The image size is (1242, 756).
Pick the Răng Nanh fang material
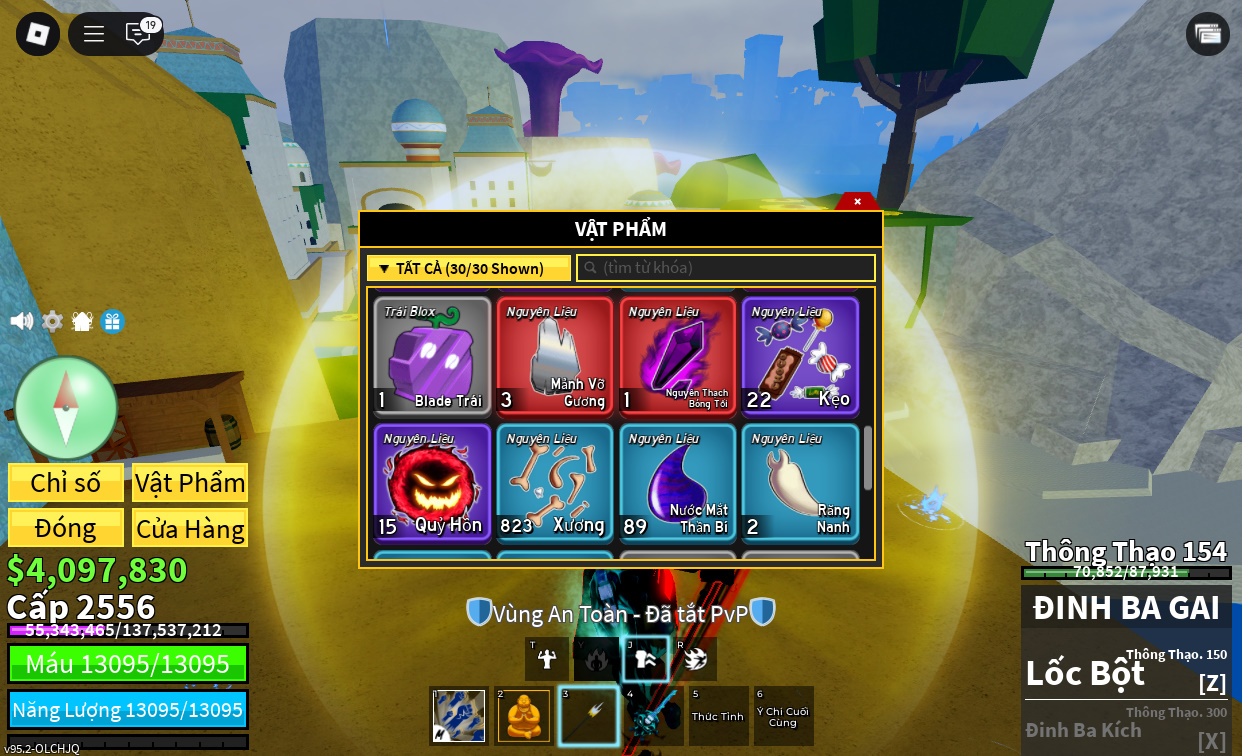[800, 483]
